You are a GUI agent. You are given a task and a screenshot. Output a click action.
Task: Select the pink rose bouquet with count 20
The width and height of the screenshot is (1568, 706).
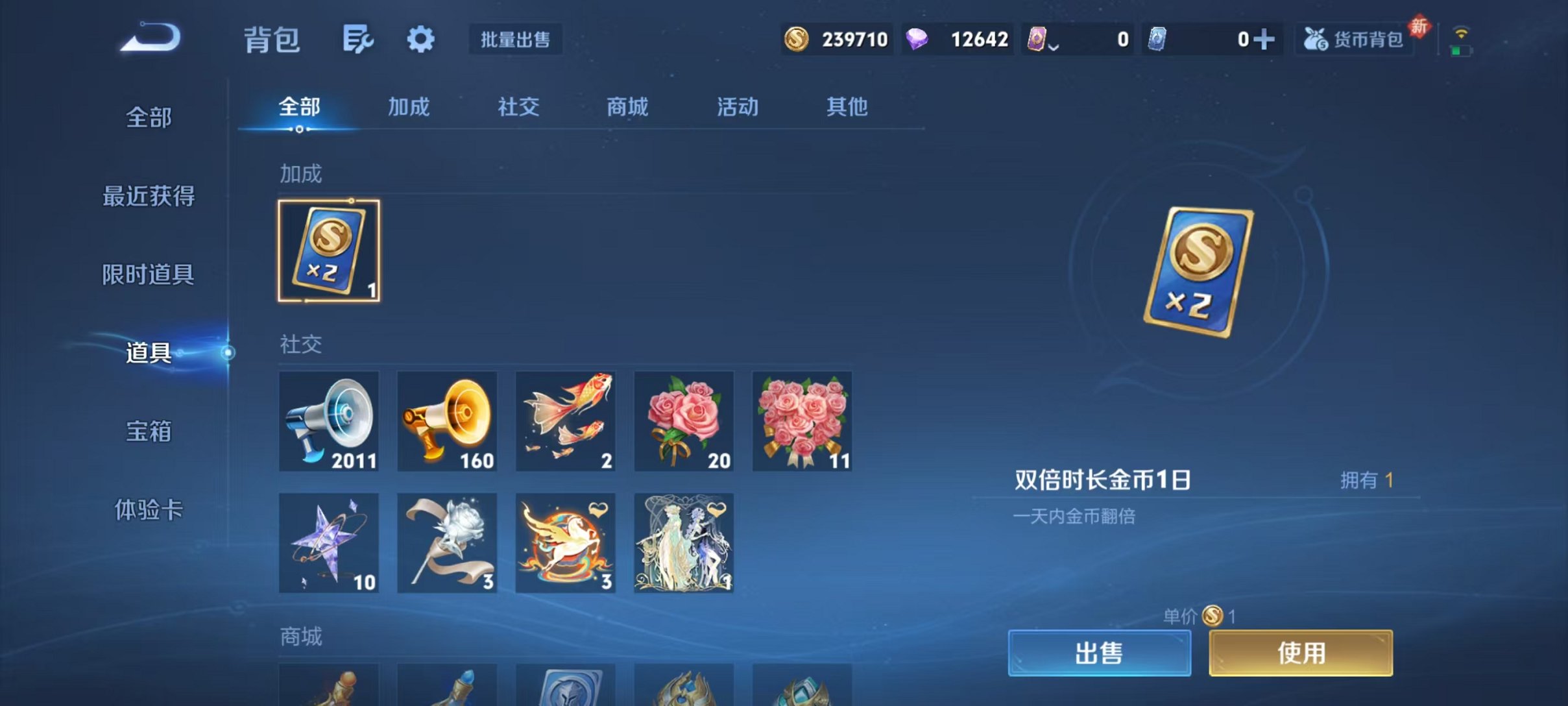(684, 420)
